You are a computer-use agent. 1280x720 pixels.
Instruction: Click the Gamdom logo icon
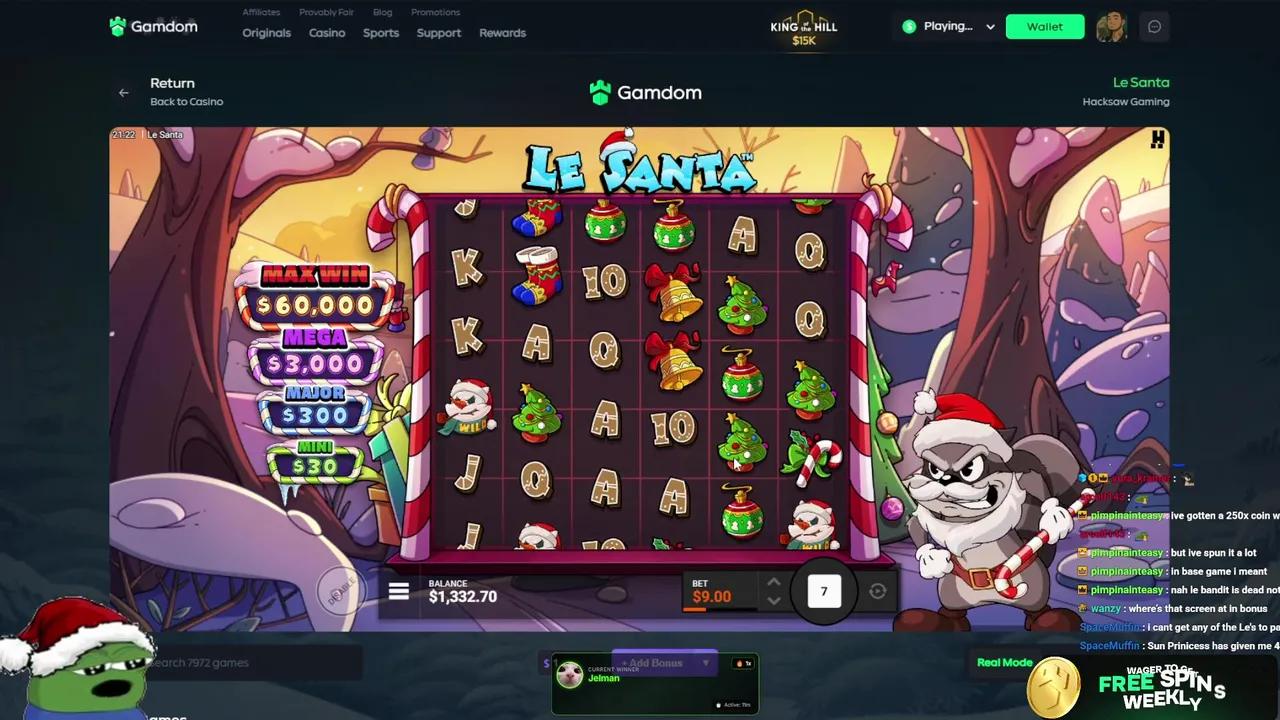coord(117,26)
